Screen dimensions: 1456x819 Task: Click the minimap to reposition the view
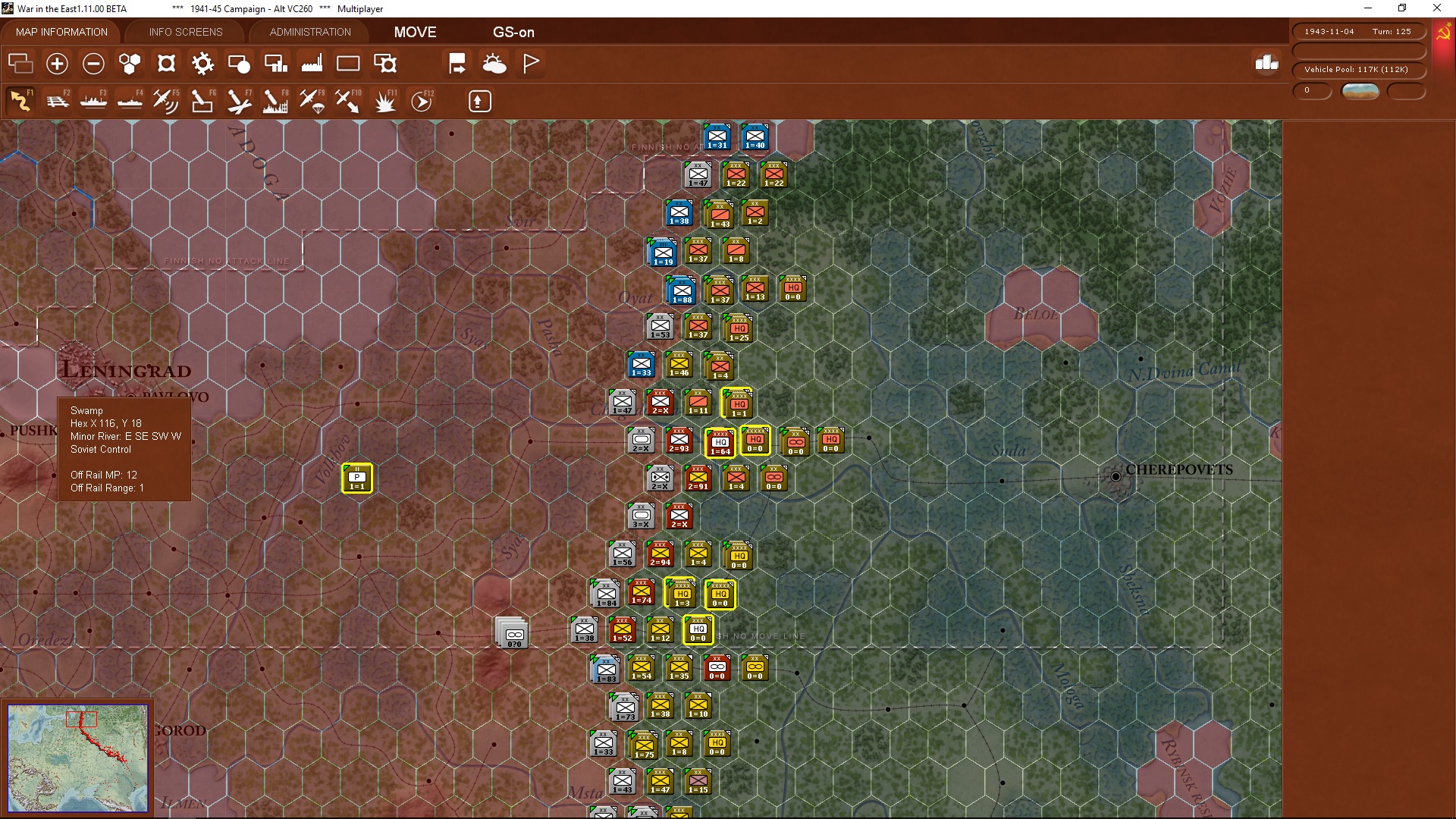pyautogui.click(x=78, y=758)
